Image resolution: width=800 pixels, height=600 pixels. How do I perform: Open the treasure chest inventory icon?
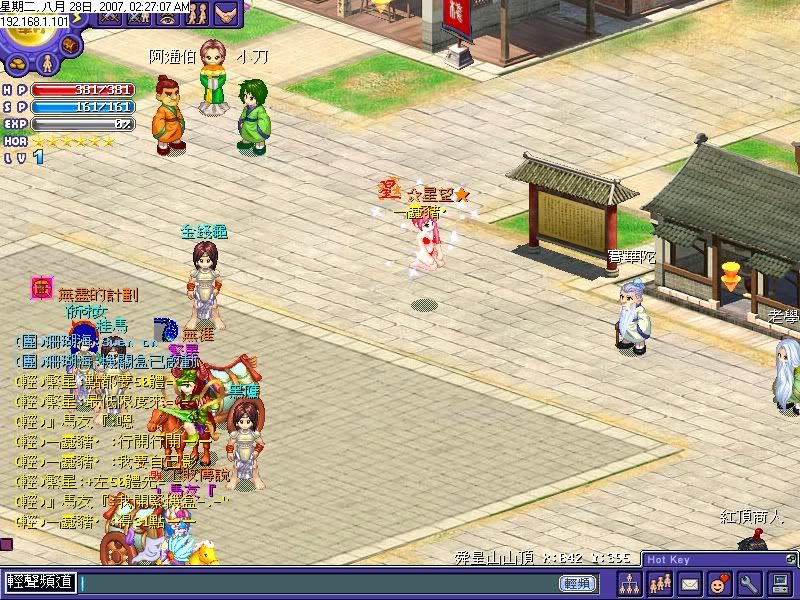pyautogui.click(x=71, y=46)
